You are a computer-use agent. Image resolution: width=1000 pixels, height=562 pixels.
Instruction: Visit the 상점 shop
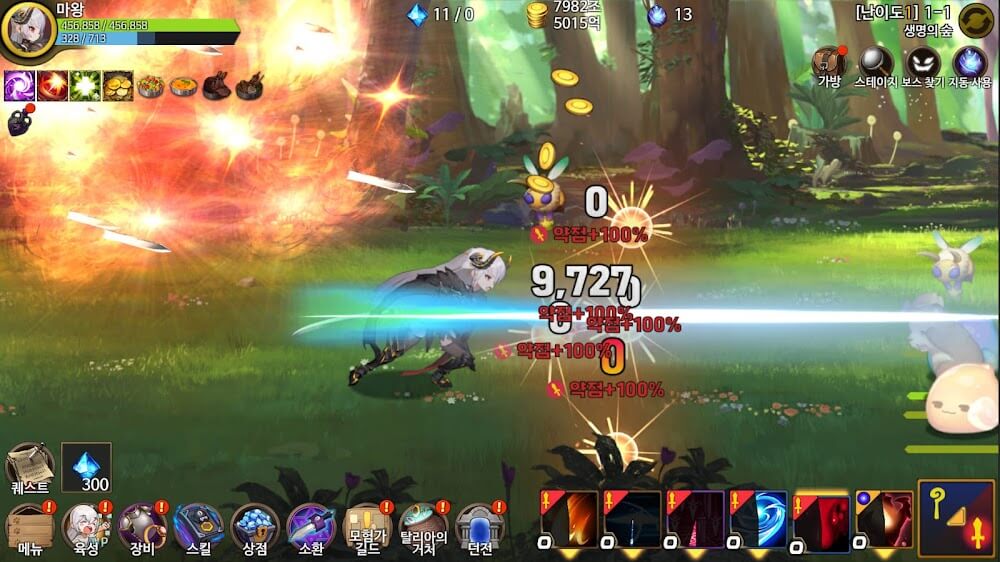pos(254,529)
